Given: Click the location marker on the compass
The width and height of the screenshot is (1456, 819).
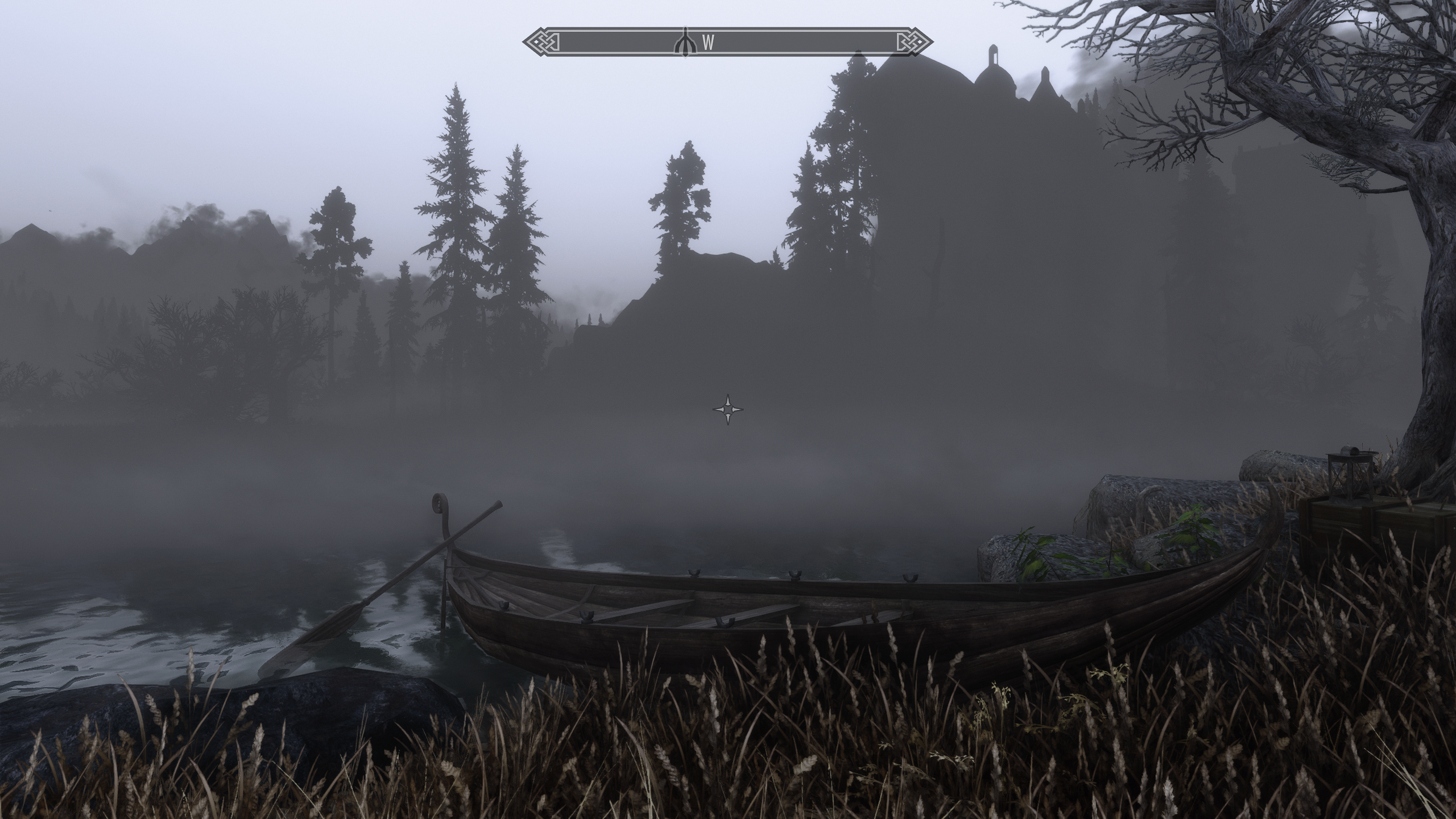Looking at the screenshot, I should point(685,42).
